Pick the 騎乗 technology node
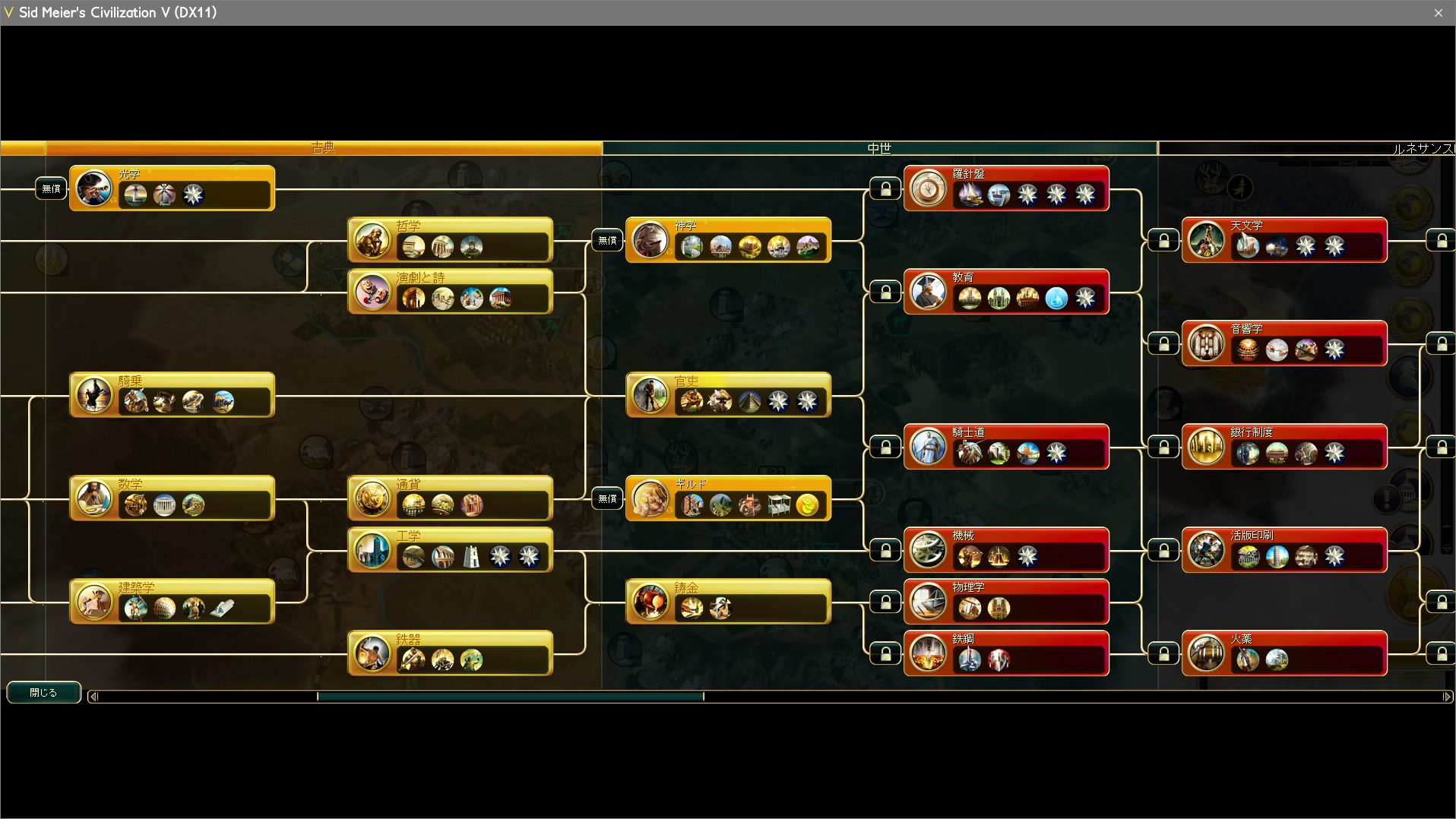The image size is (1456, 819). pyautogui.click(x=172, y=394)
